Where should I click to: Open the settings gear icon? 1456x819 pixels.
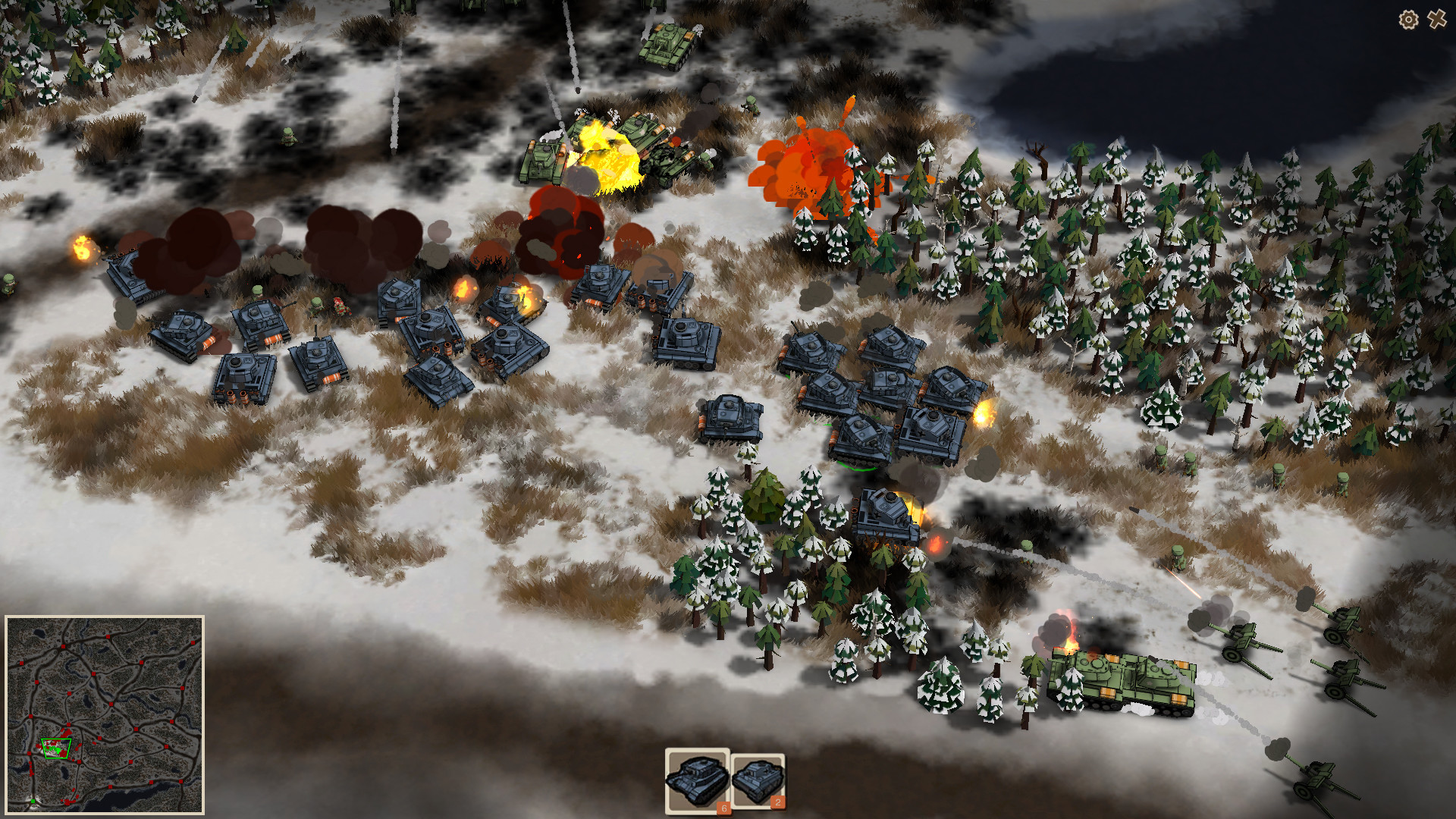click(x=1408, y=20)
